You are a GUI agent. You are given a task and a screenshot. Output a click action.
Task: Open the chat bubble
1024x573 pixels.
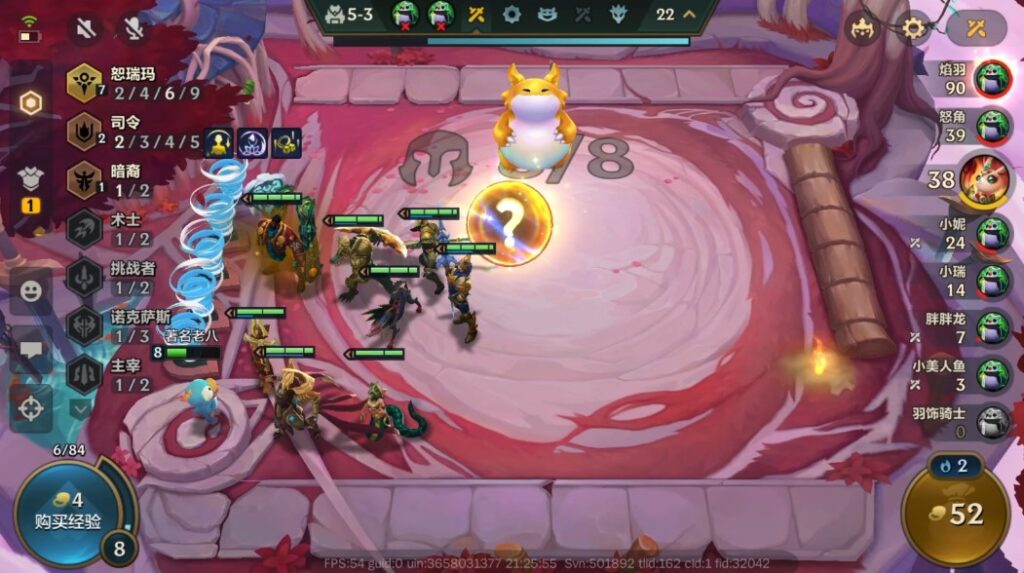pyautogui.click(x=31, y=349)
